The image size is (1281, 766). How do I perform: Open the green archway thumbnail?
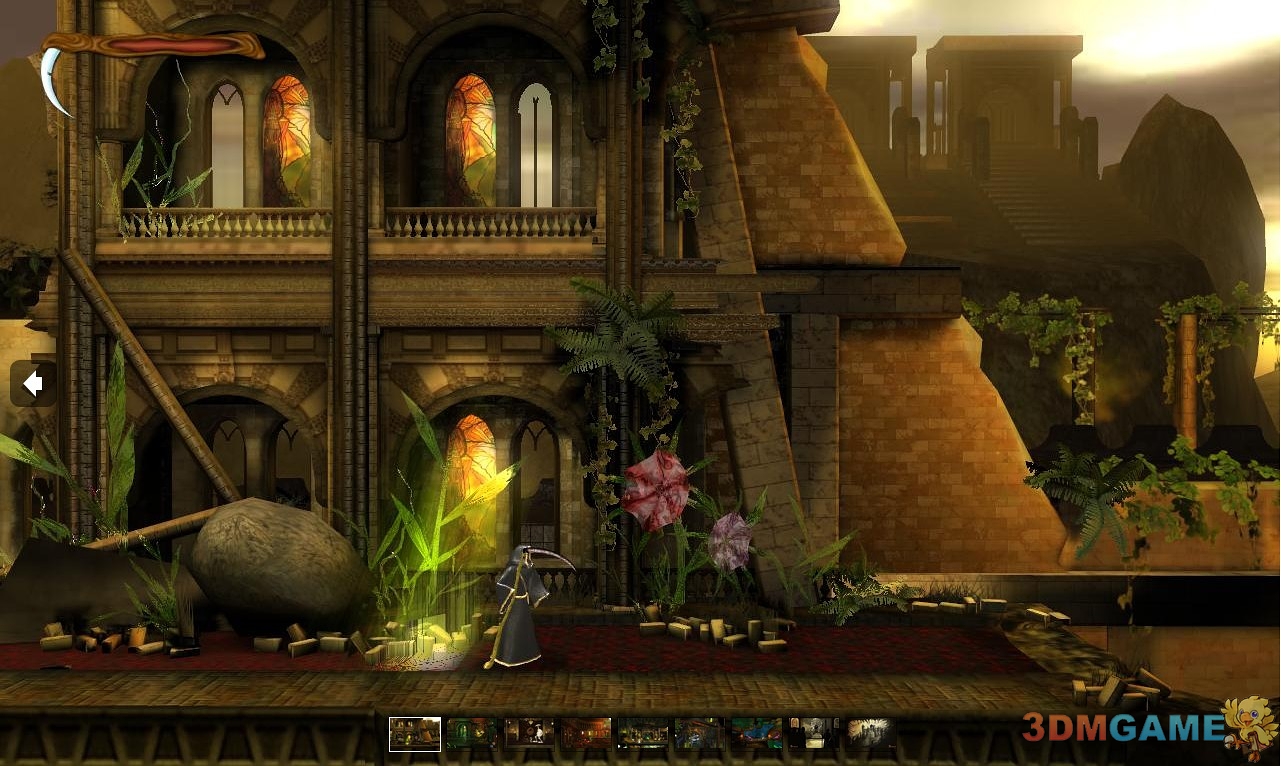[x=471, y=734]
